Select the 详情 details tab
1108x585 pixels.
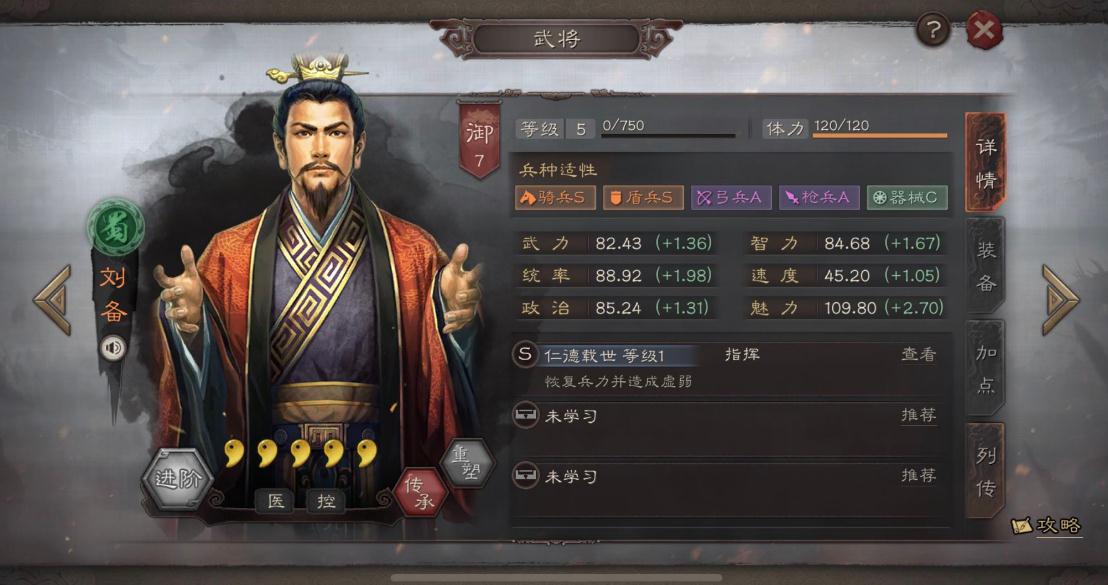[x=986, y=162]
